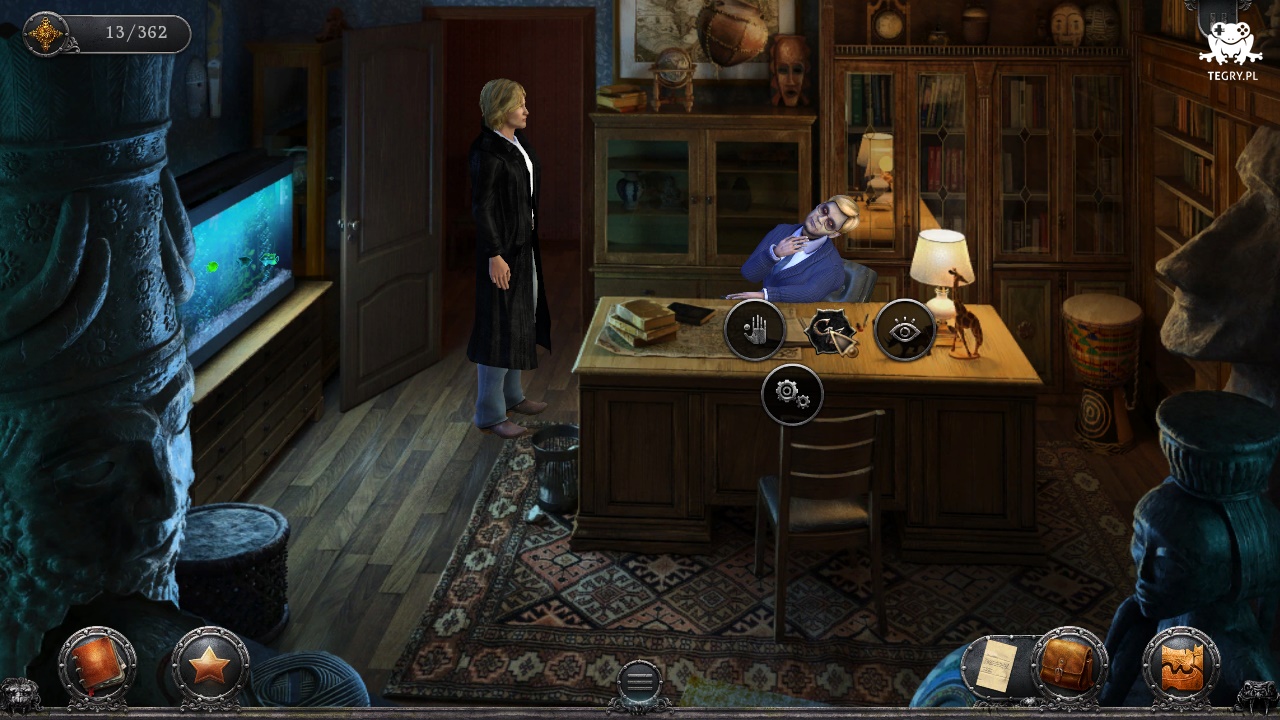Select the paper note inventory item
The image size is (1280, 720).
coord(996,666)
